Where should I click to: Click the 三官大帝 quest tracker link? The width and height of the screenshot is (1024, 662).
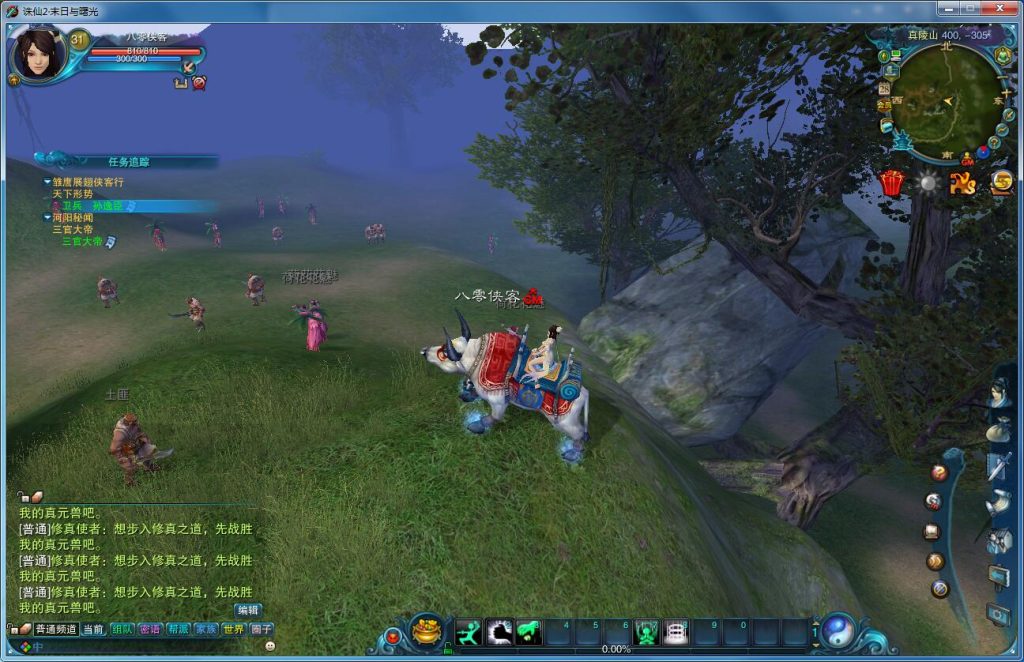click(x=82, y=241)
